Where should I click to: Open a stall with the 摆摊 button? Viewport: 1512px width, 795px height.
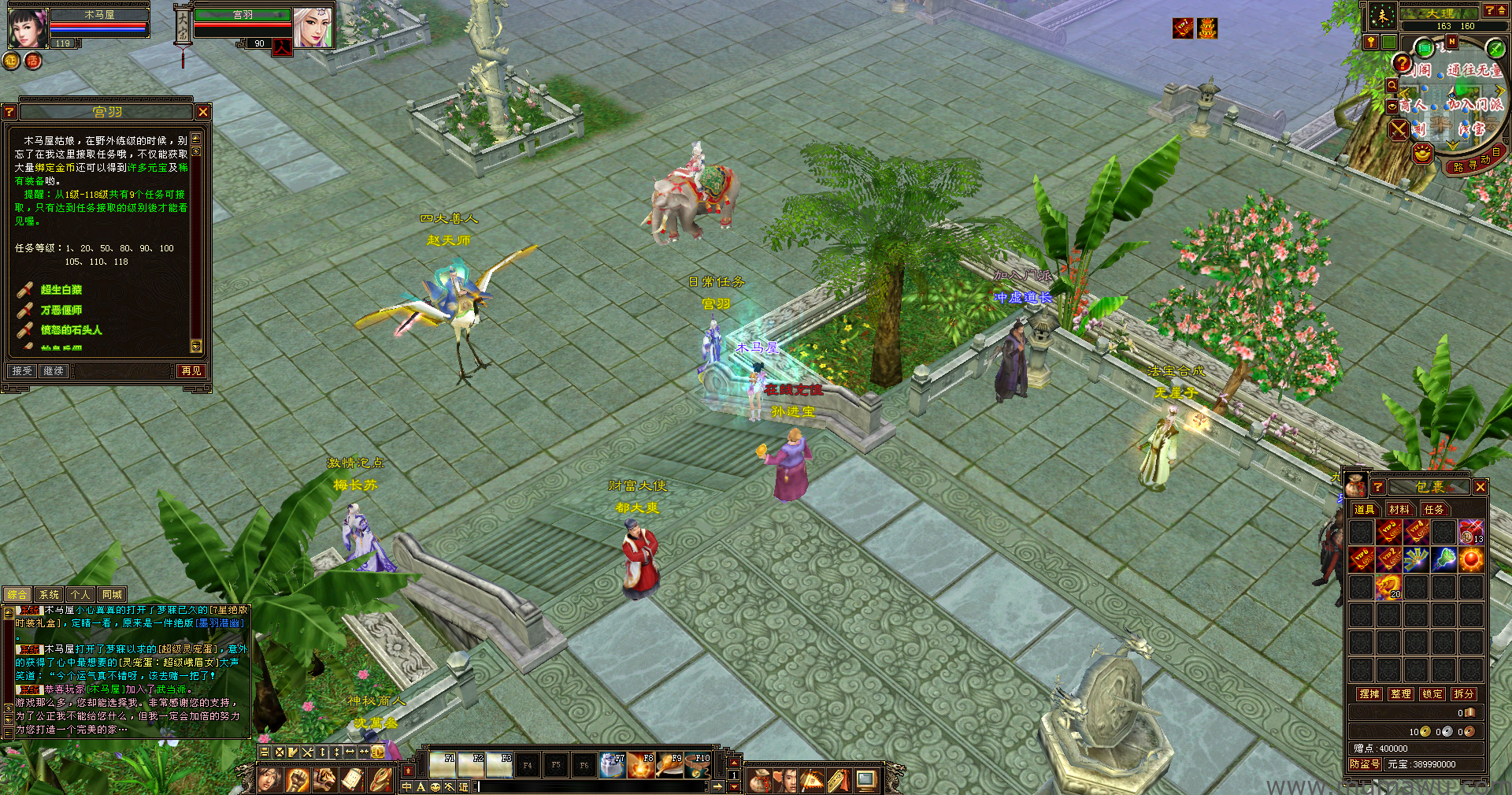(1369, 693)
